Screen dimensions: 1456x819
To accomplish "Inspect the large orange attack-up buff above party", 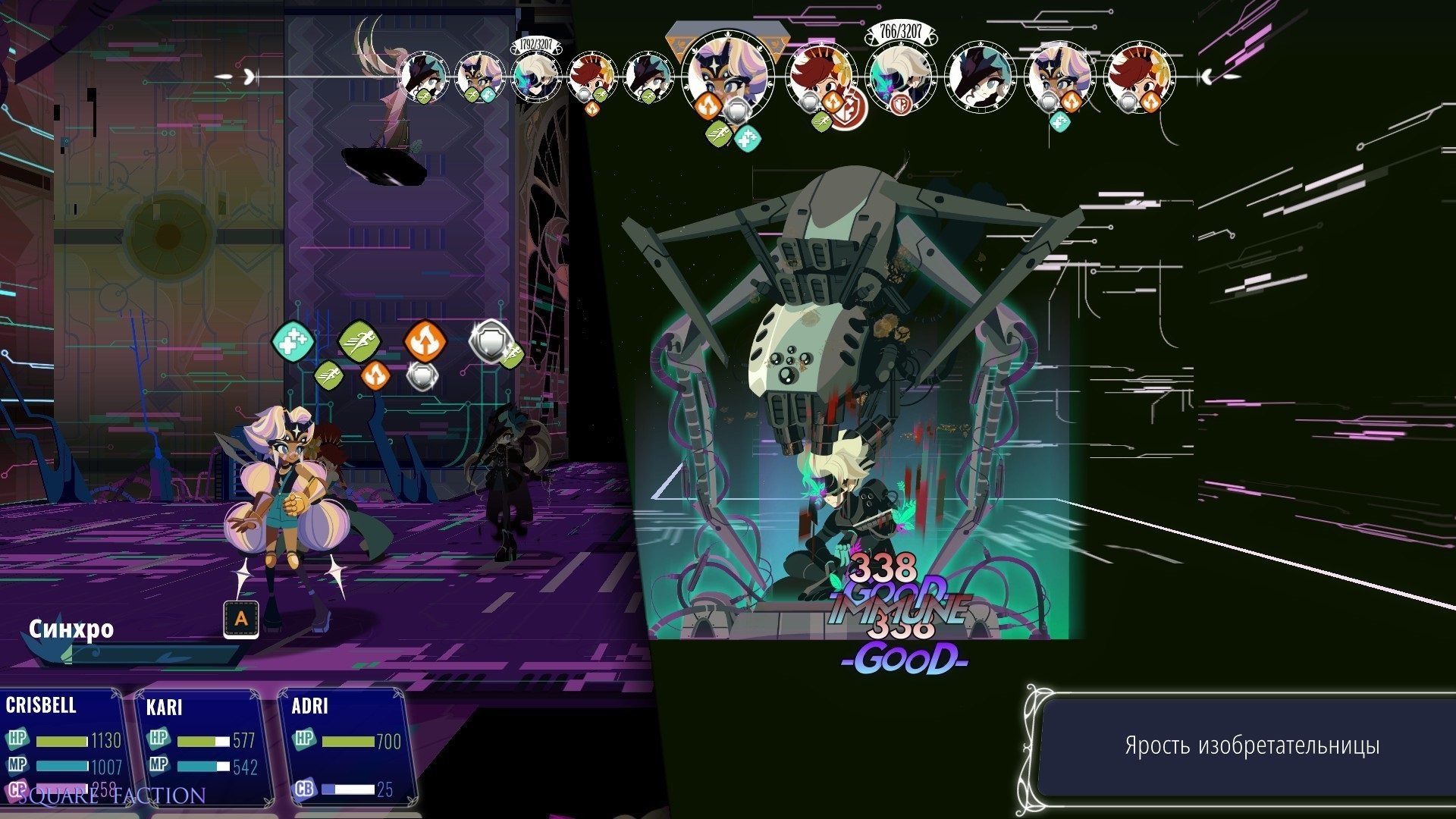I will coord(425,341).
